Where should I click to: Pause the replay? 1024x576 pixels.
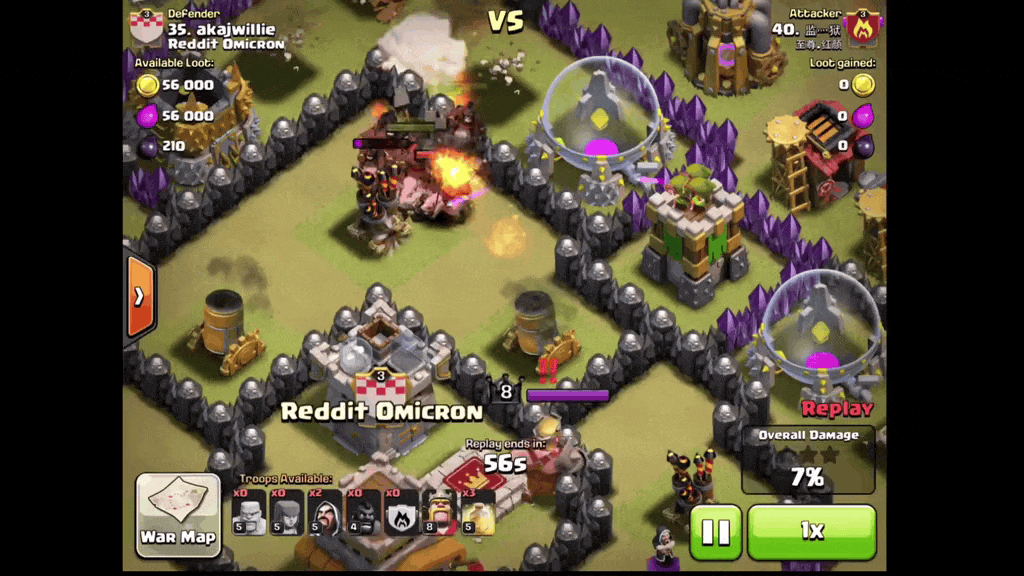[x=716, y=531]
